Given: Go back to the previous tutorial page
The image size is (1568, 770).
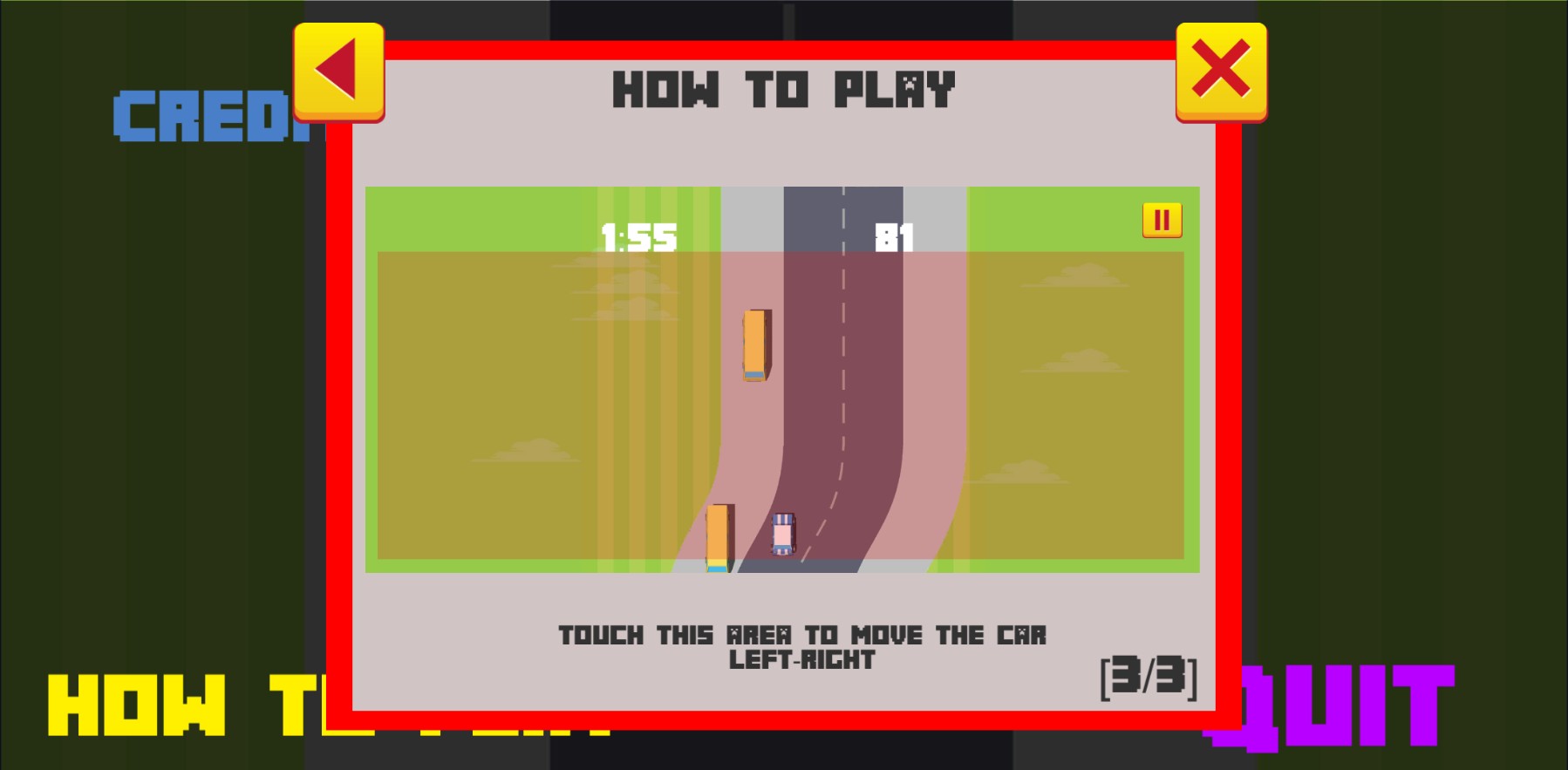Looking at the screenshot, I should [x=338, y=72].
